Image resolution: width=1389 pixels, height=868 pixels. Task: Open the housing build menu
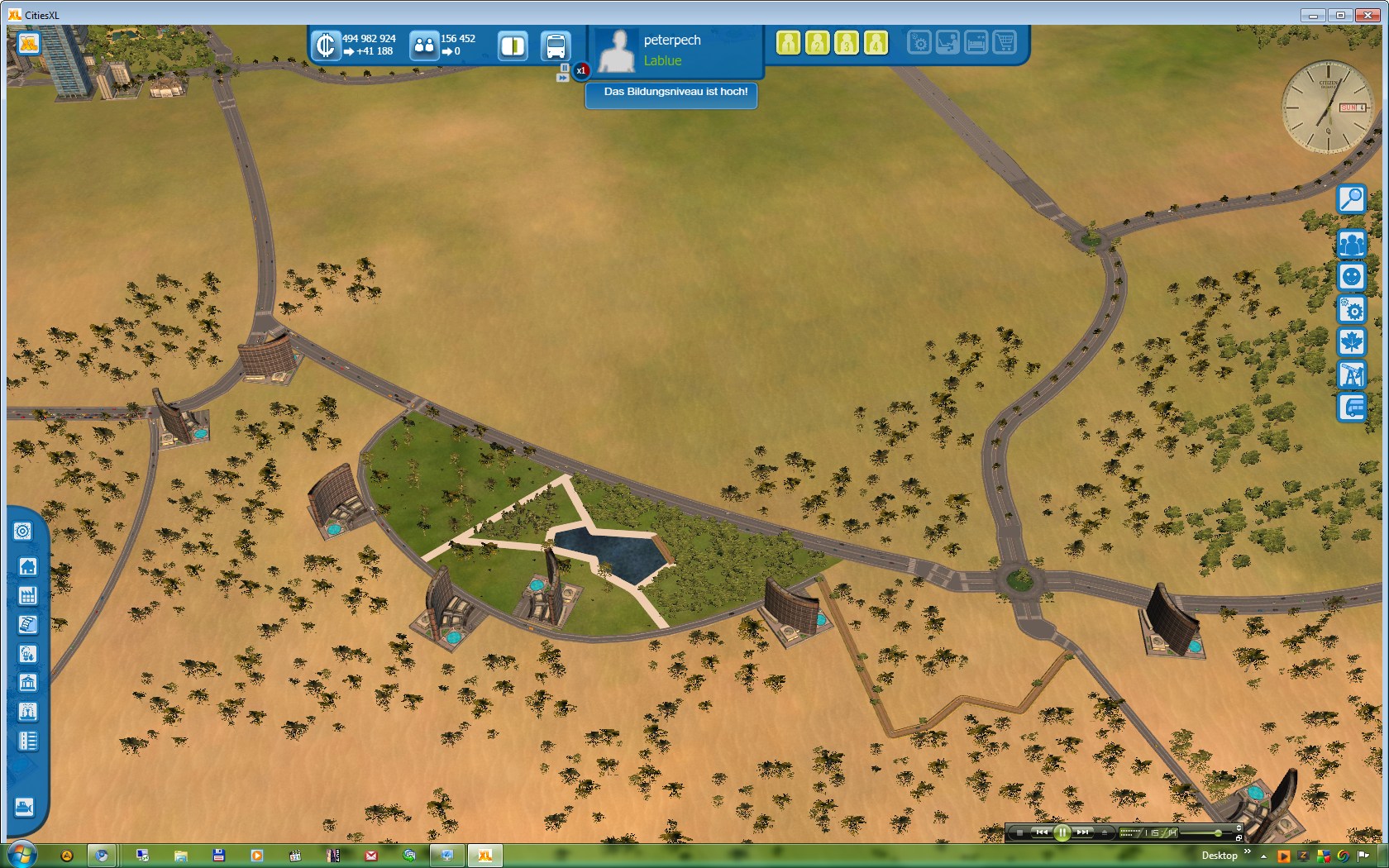27,567
